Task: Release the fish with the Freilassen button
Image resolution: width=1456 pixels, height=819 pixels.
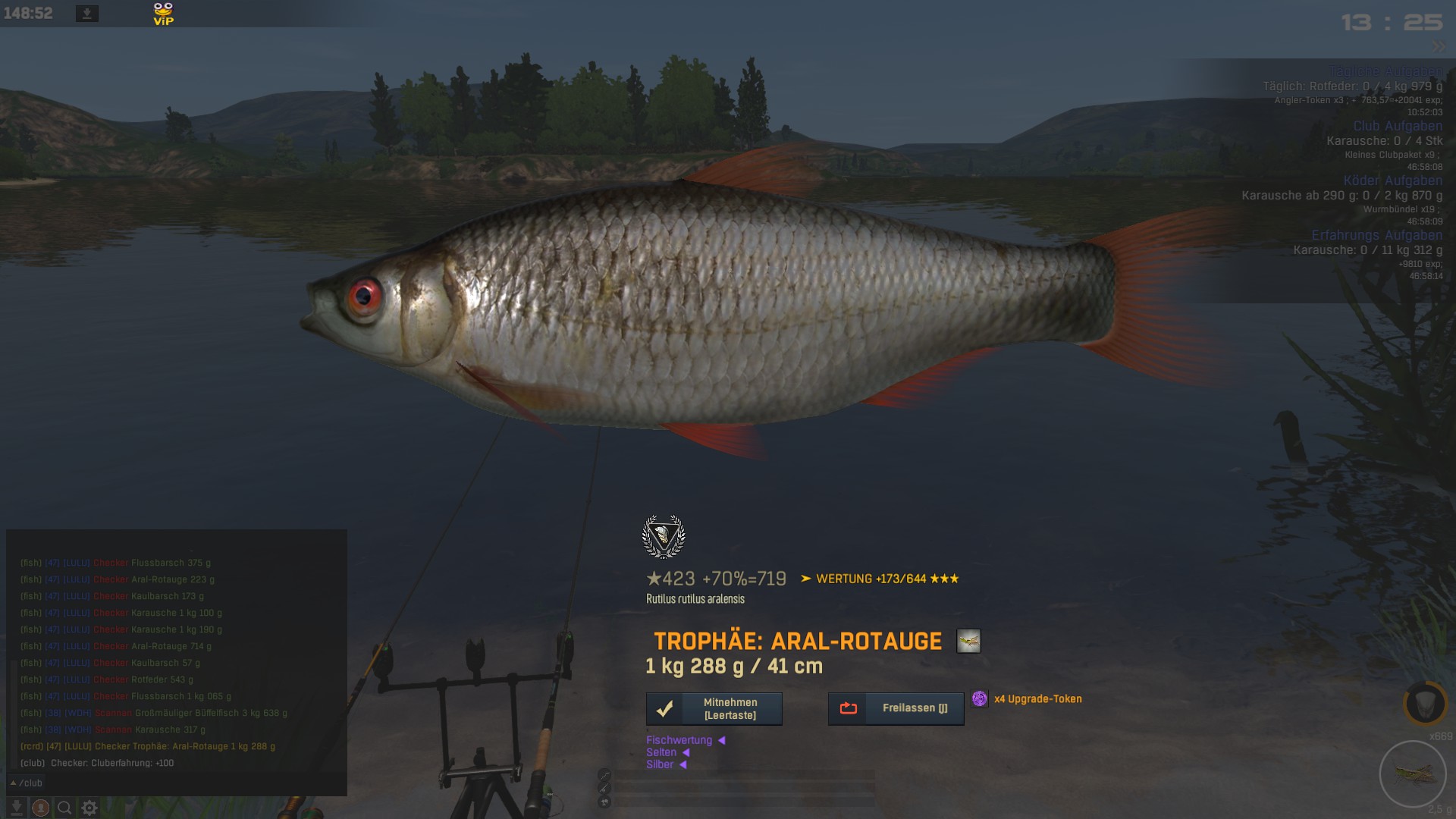Action: [896, 708]
